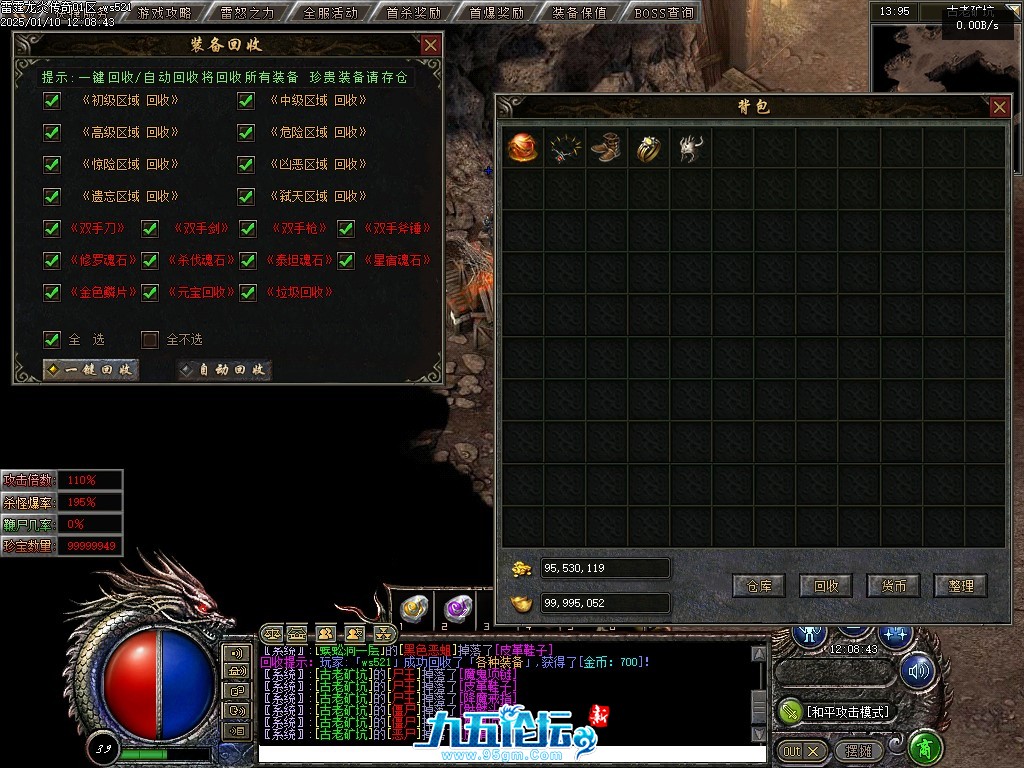Uncheck the 双手刀 recycle option
Screen dimensions: 1024x768
click(52, 228)
